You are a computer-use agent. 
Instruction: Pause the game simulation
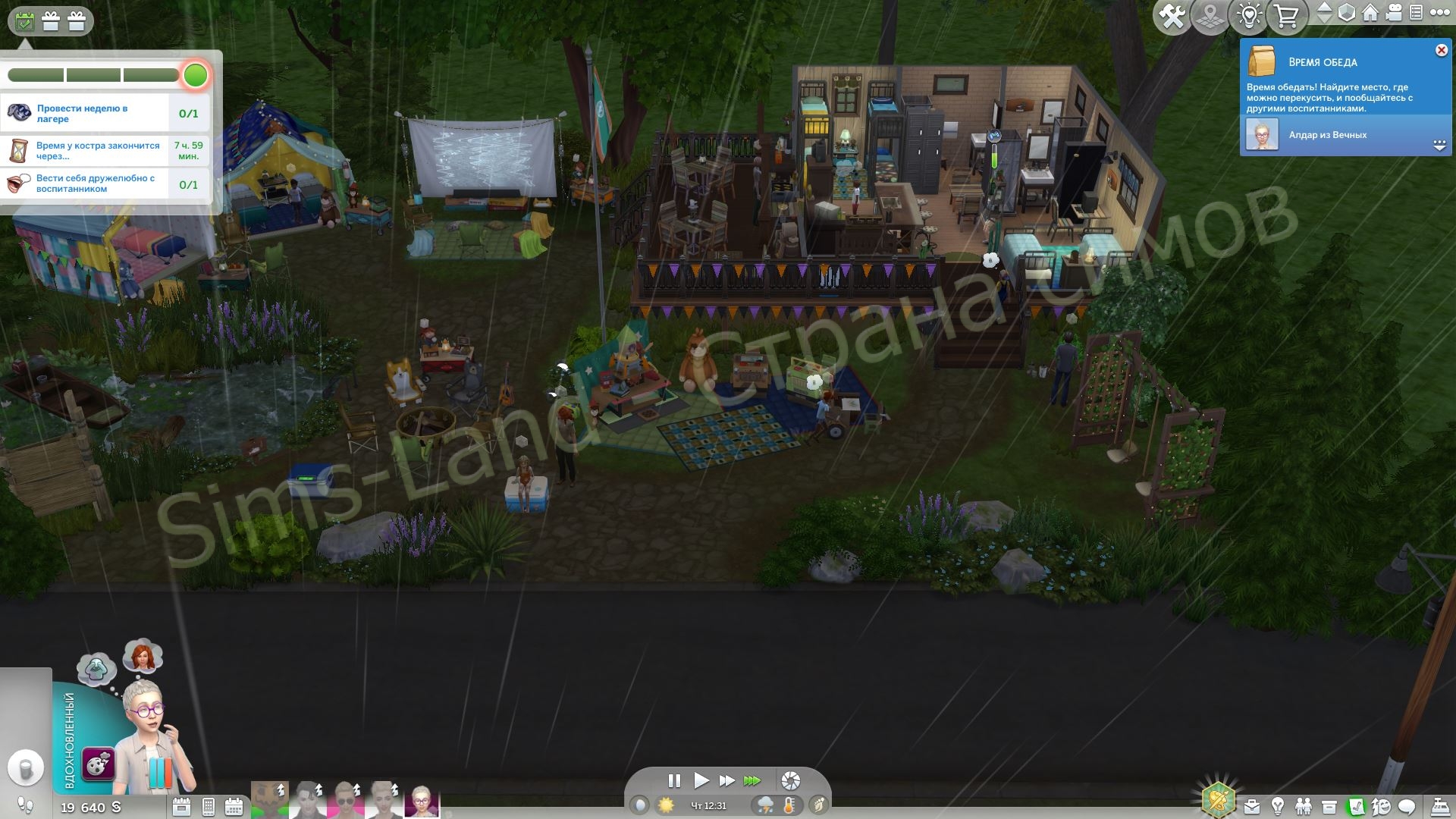[x=674, y=780]
